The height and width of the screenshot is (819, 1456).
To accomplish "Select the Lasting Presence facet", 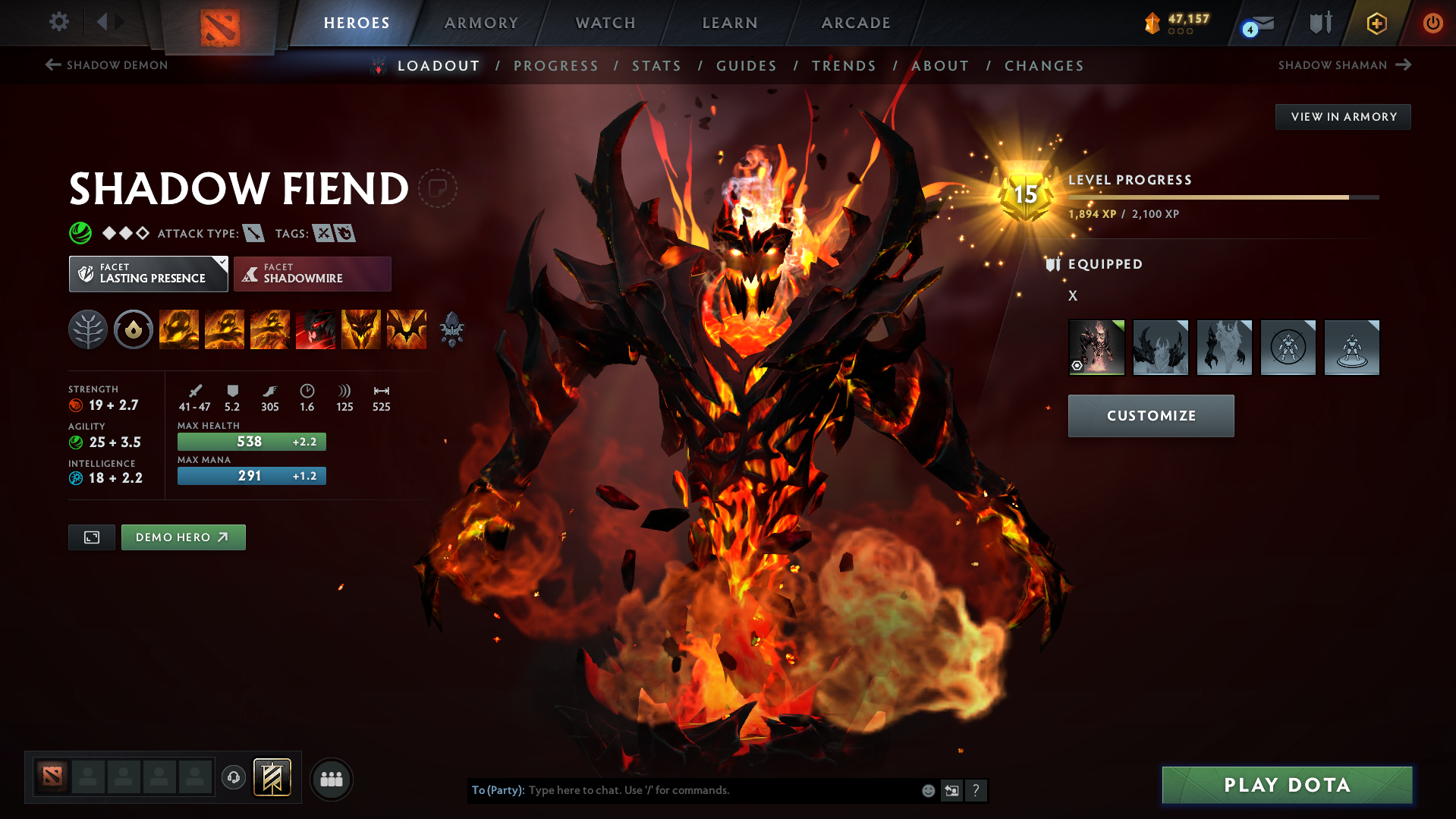I will coord(148,273).
